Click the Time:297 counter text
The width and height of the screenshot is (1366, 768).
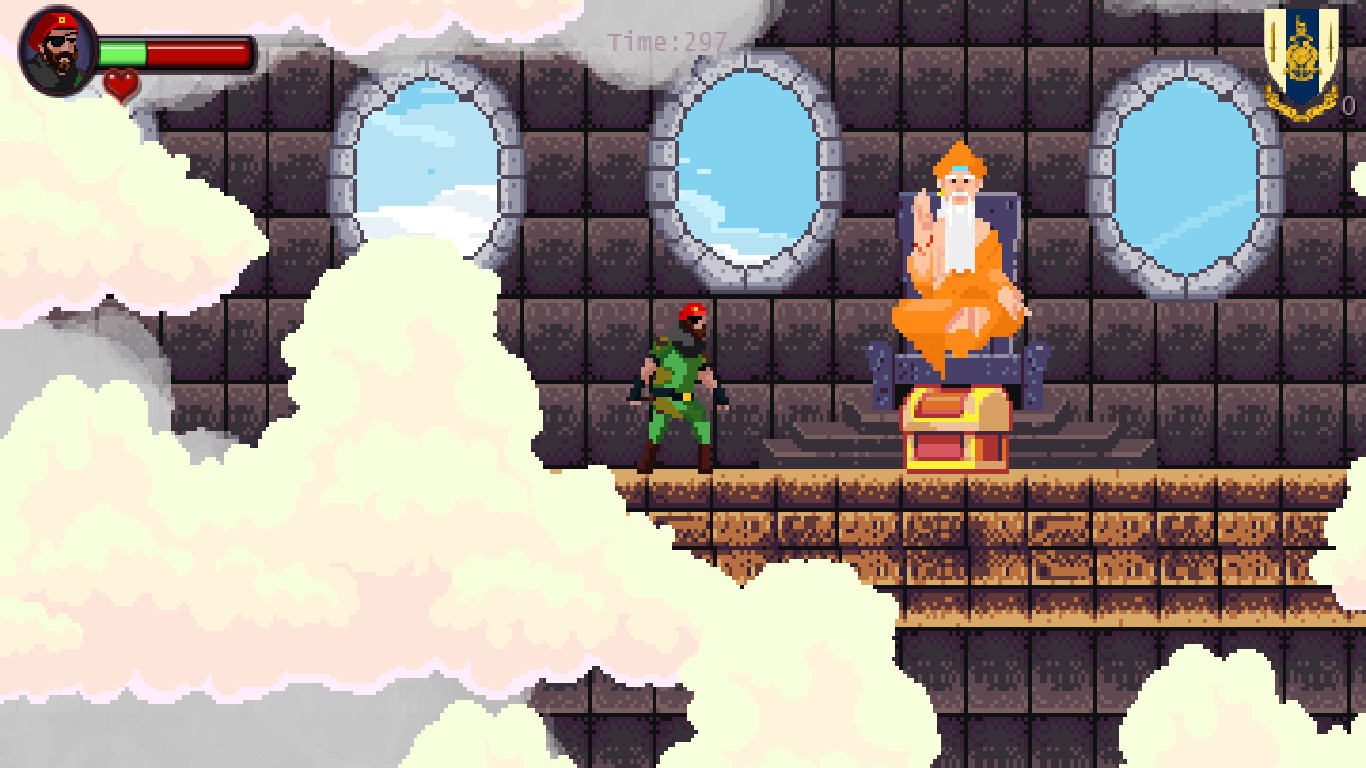point(663,42)
